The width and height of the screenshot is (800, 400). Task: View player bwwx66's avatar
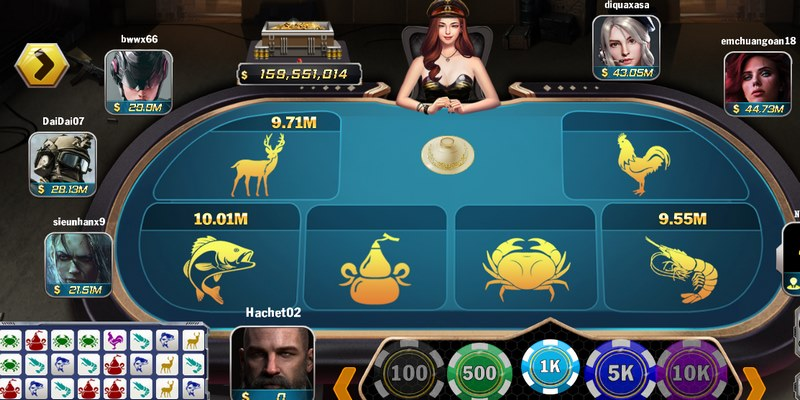pos(138,75)
